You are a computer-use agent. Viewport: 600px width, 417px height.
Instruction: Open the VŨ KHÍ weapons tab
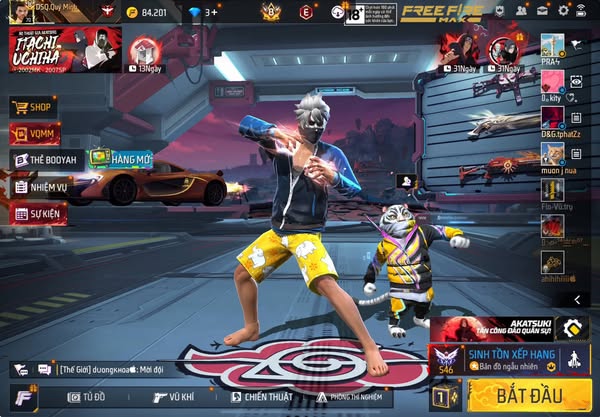point(173,396)
